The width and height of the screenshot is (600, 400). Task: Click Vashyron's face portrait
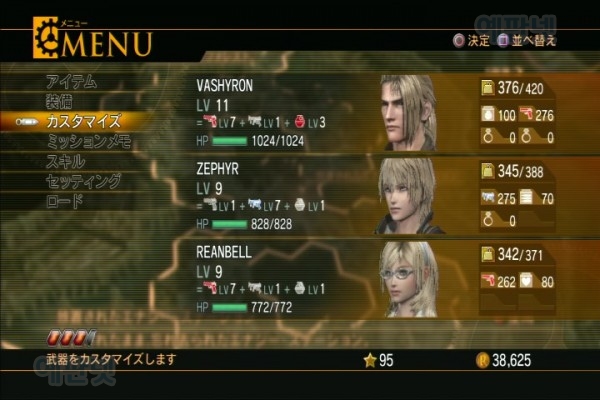click(x=410, y=110)
